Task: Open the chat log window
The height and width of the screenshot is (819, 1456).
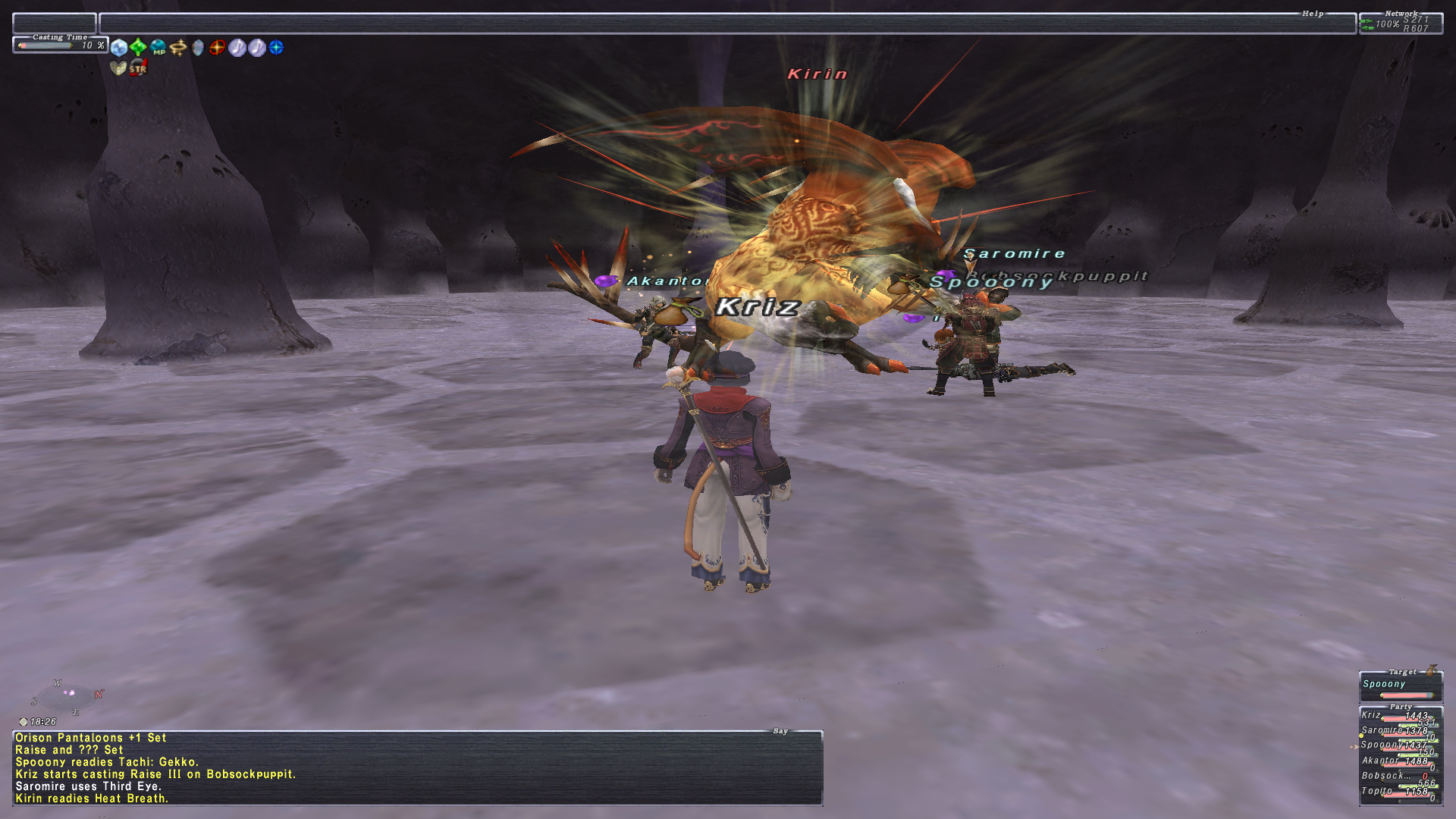Action: point(417,767)
